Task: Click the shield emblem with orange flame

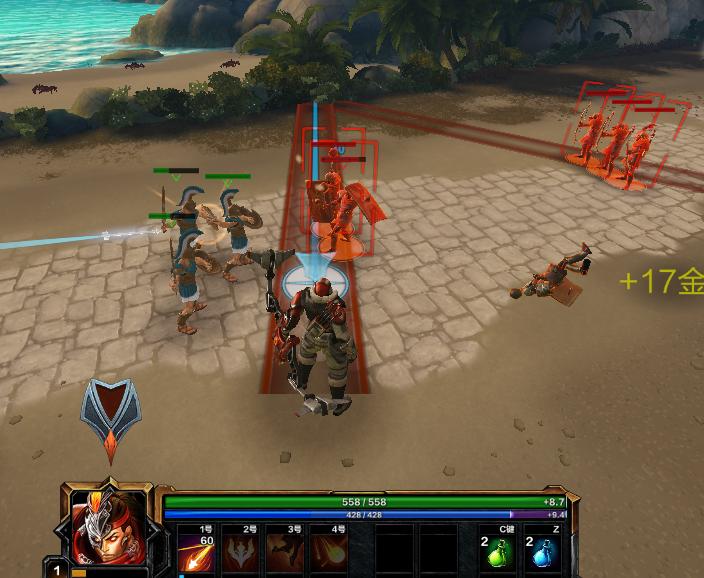Action: click(x=110, y=416)
